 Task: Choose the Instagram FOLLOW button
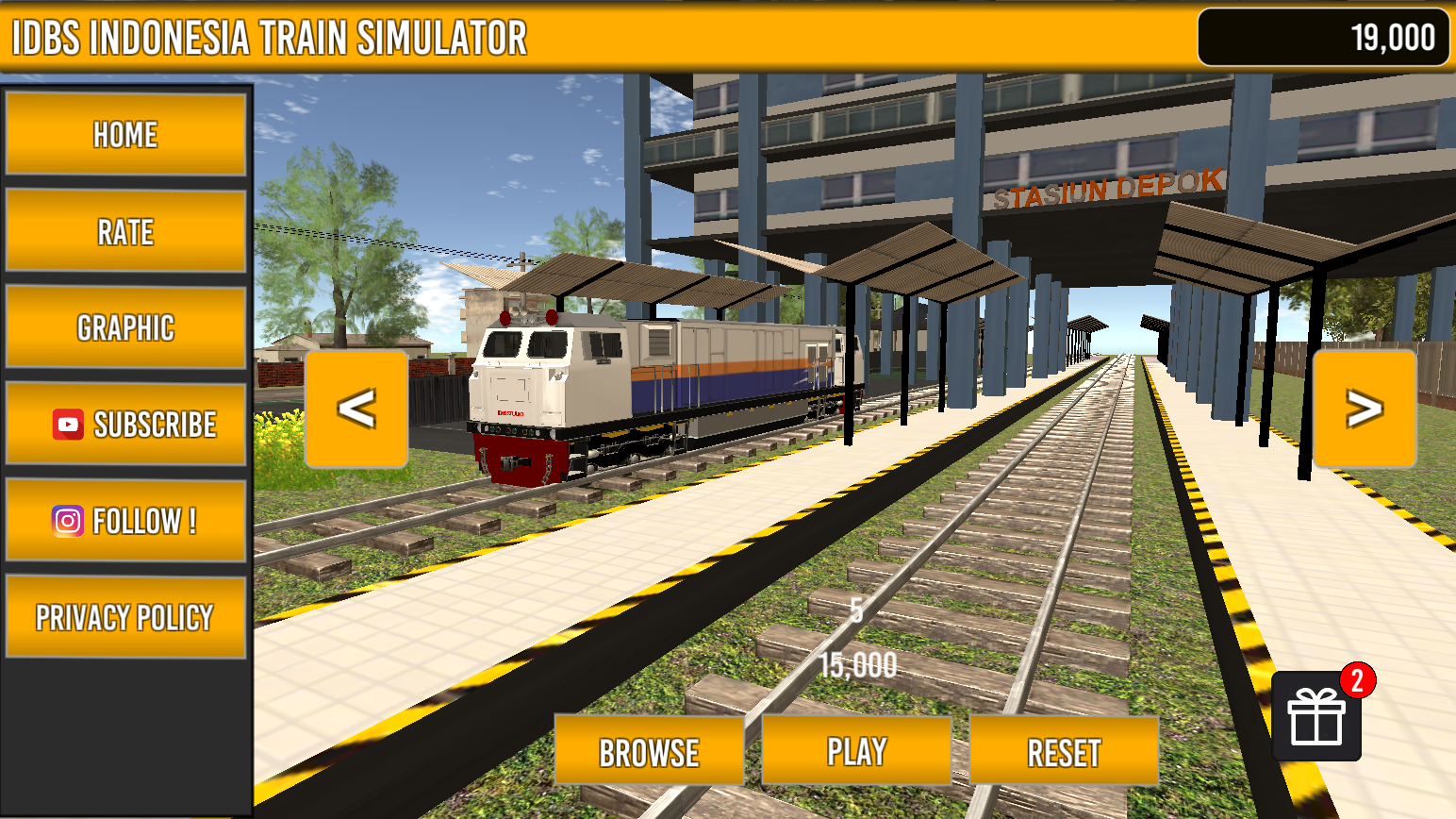tap(125, 521)
